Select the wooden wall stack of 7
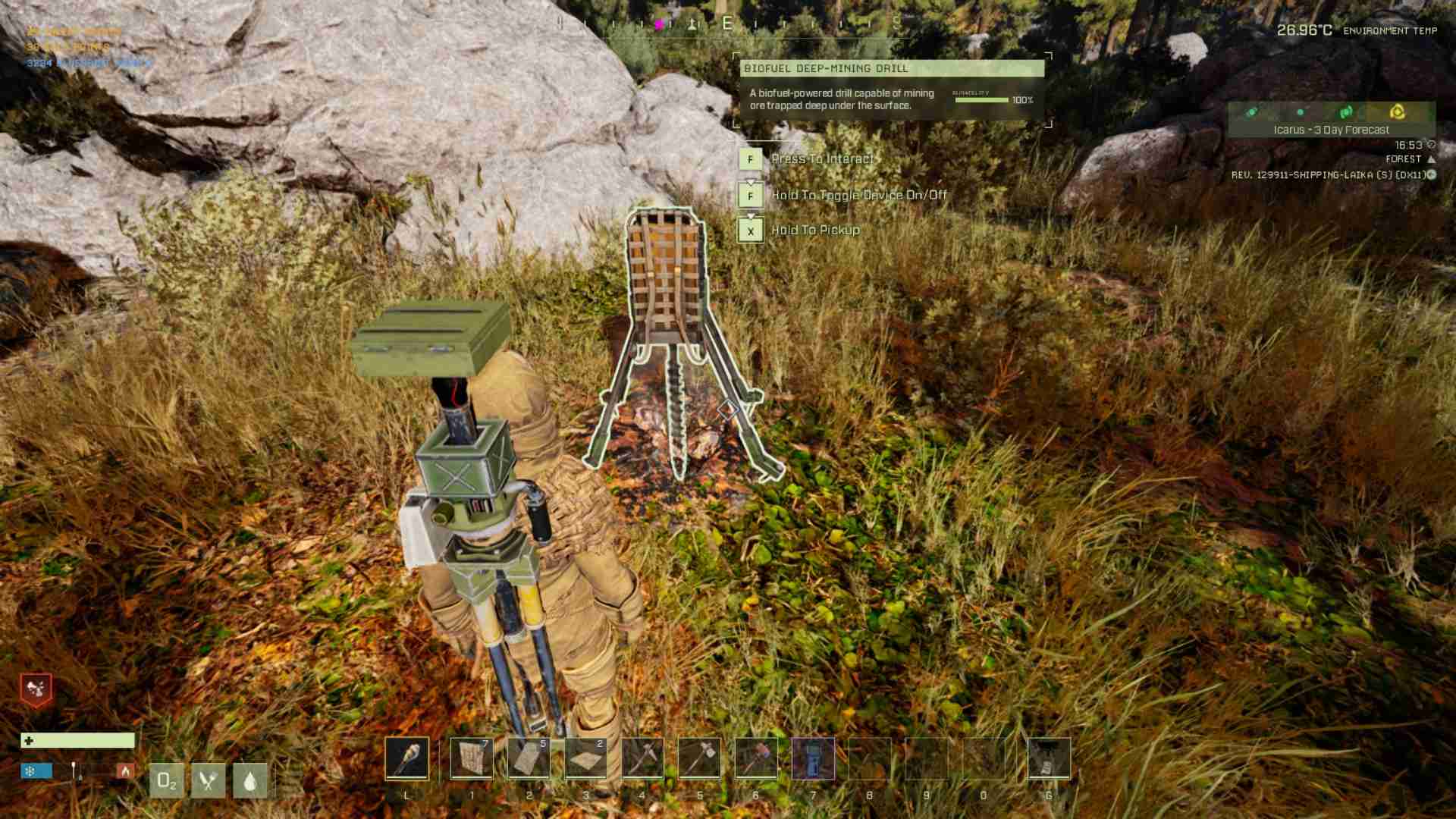The height and width of the screenshot is (819, 1456). [x=471, y=758]
